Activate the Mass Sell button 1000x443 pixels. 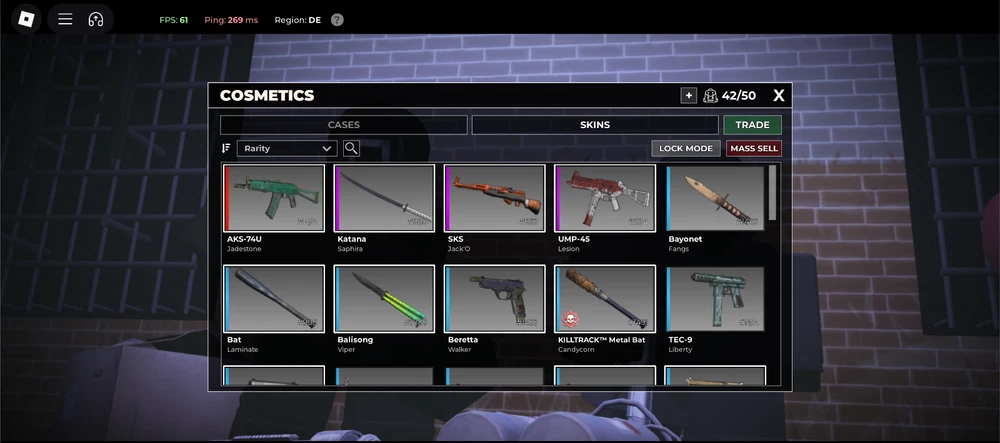(754, 148)
